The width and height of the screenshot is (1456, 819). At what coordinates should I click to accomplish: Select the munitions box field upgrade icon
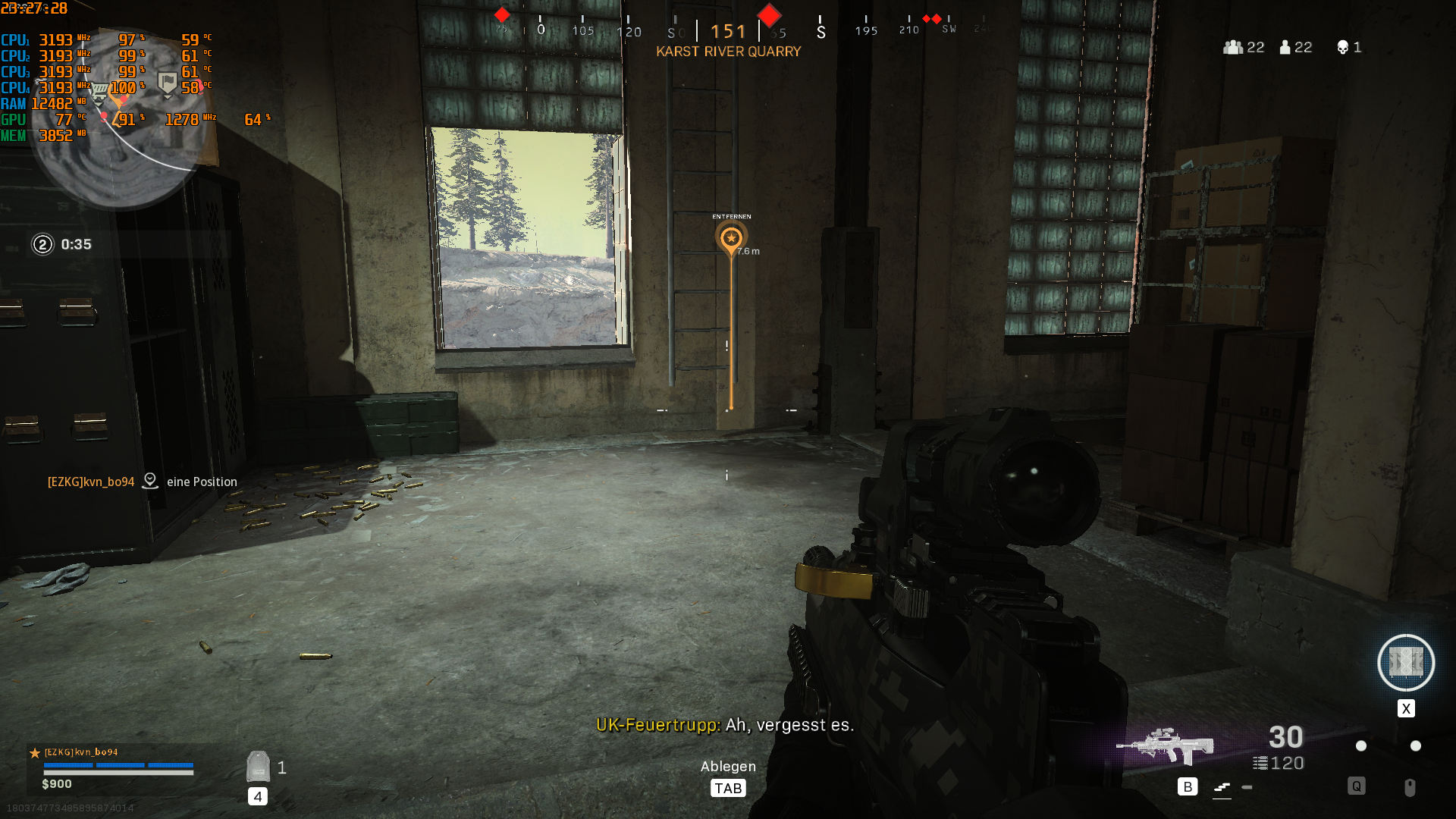(x=1405, y=663)
